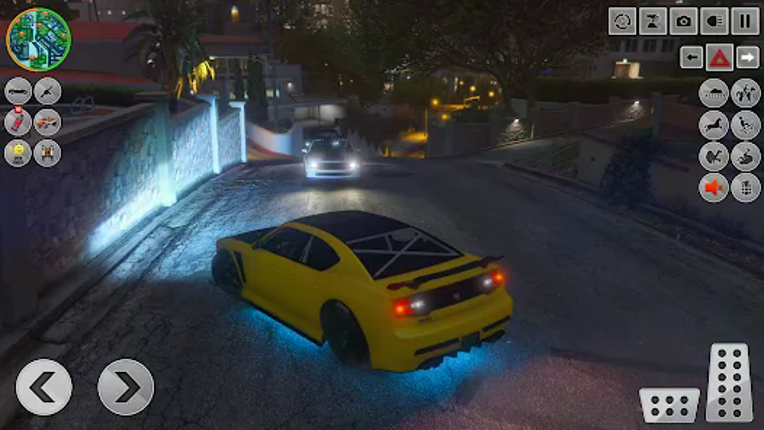Step on the tall gas pedal

click(728, 381)
